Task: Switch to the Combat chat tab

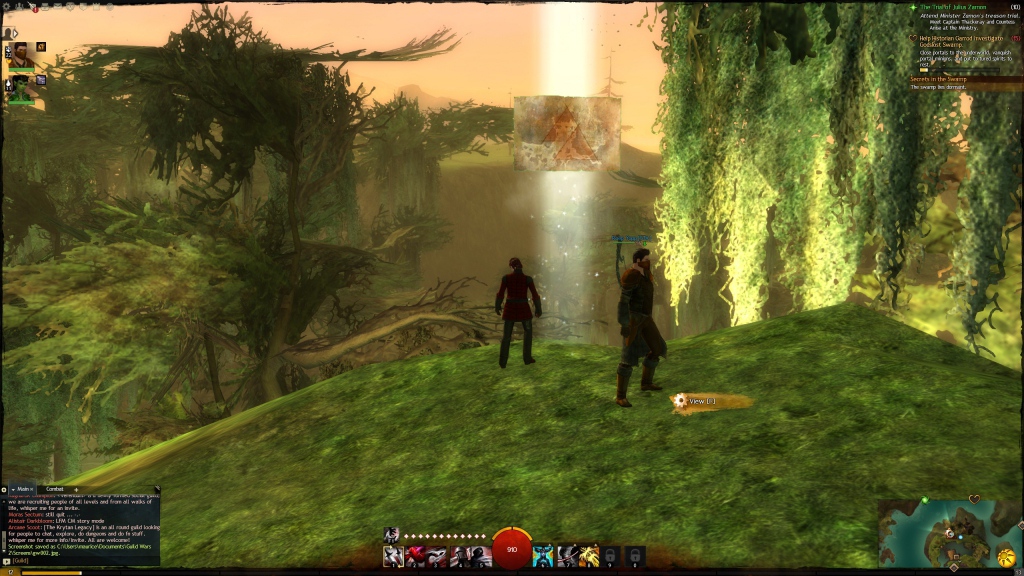Action: coord(55,489)
